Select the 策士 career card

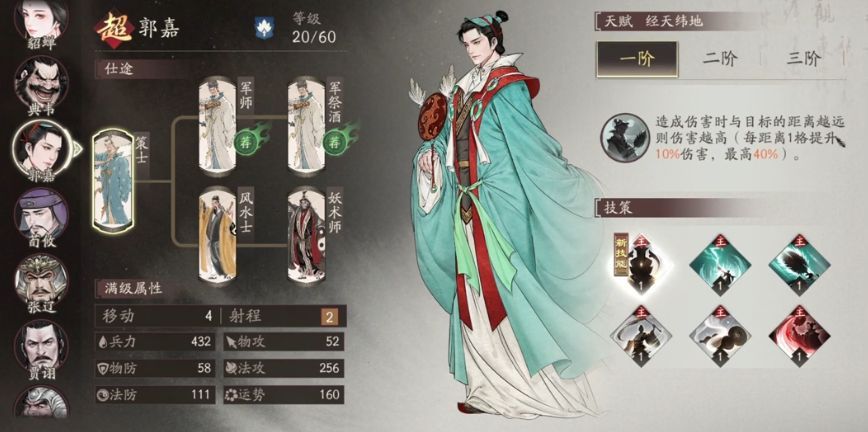[112, 181]
